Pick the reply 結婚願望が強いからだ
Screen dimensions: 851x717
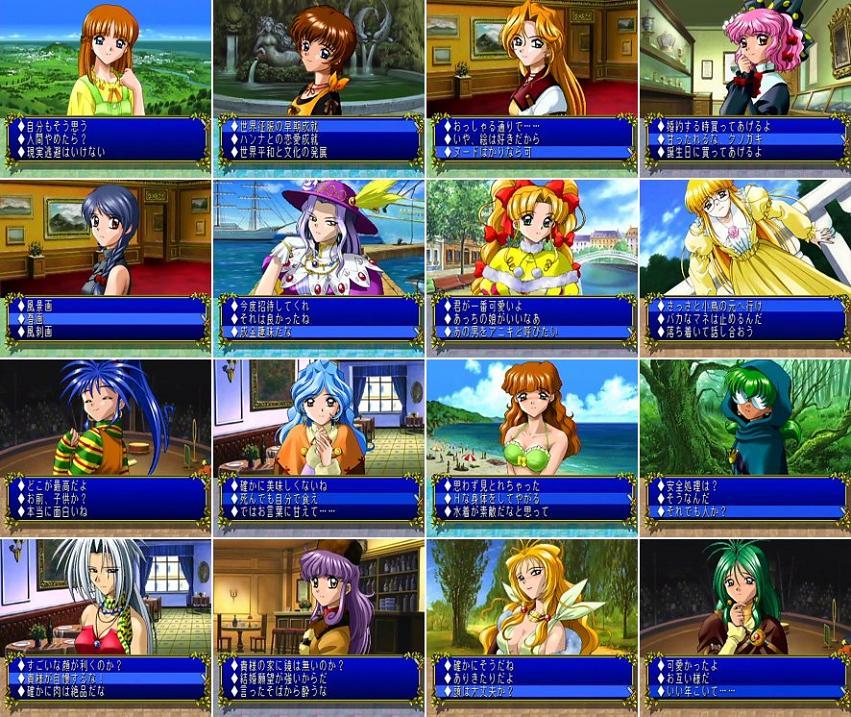[x=287, y=678]
